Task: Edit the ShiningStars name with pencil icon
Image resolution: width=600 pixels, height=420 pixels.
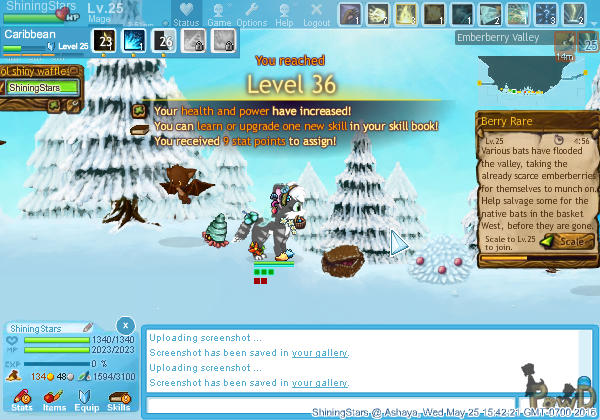Action: click(x=89, y=327)
